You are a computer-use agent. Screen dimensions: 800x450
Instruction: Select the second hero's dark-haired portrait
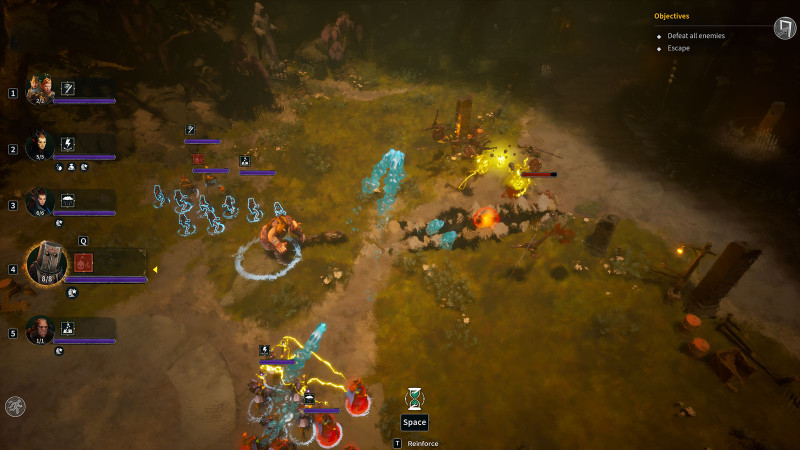click(40, 144)
